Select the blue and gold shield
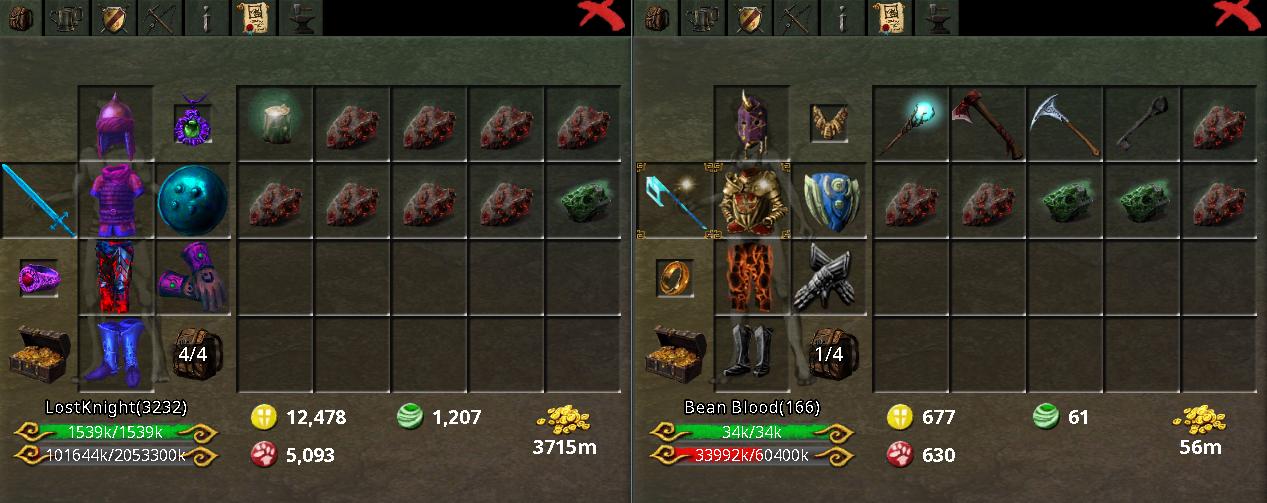Image resolution: width=1267 pixels, height=503 pixels. coord(829,201)
